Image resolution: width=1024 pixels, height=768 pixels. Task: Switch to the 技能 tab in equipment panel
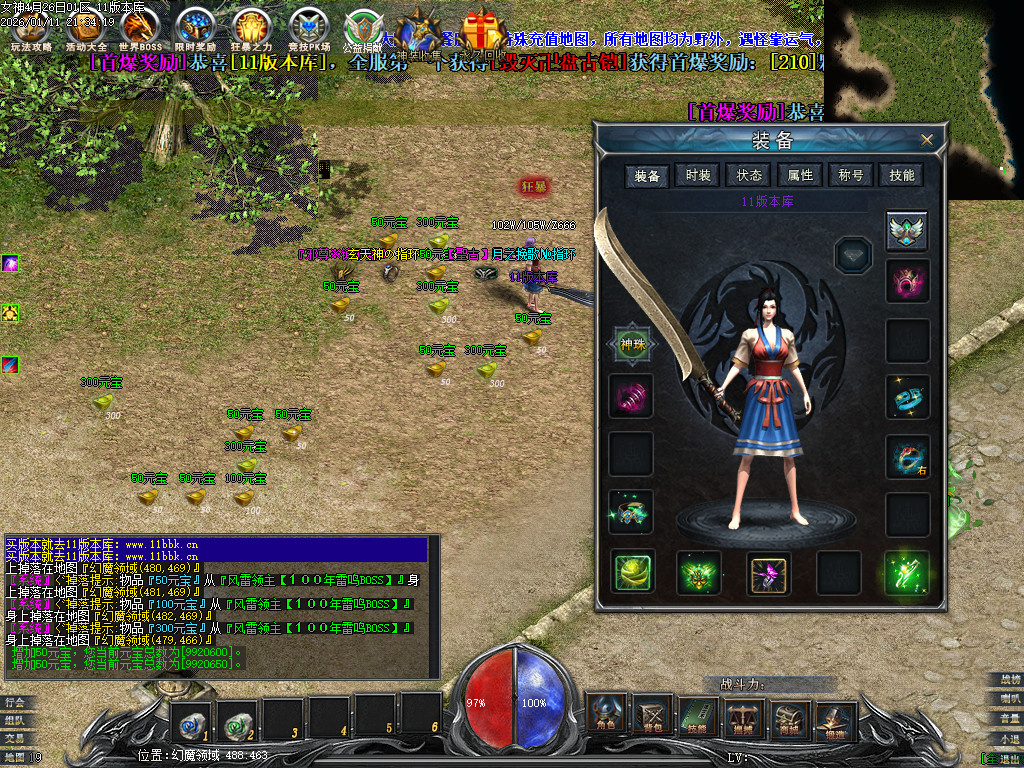(902, 175)
